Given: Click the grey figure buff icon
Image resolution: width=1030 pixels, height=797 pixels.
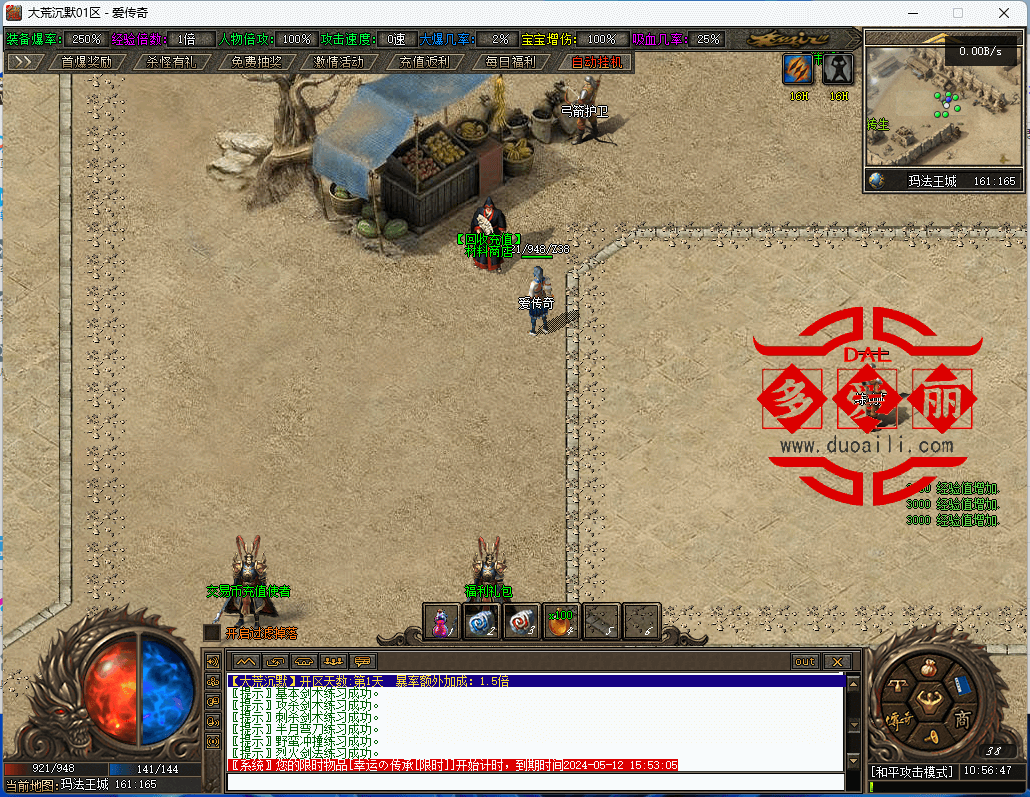Looking at the screenshot, I should pyautogui.click(x=838, y=68).
